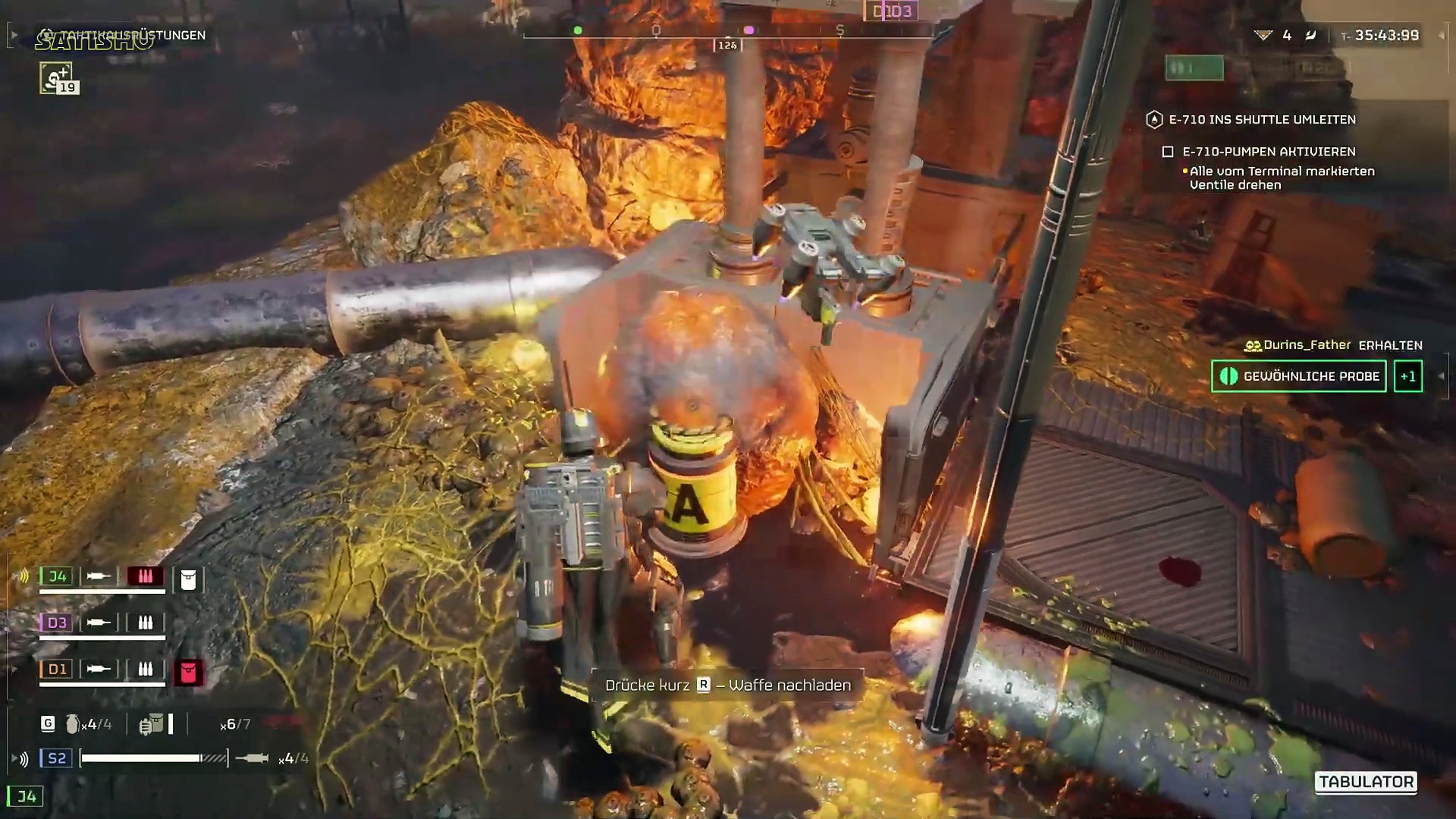Click the J4 voice tag at bottom-left corner
Image resolution: width=1456 pixels, height=819 pixels.
pos(26,796)
